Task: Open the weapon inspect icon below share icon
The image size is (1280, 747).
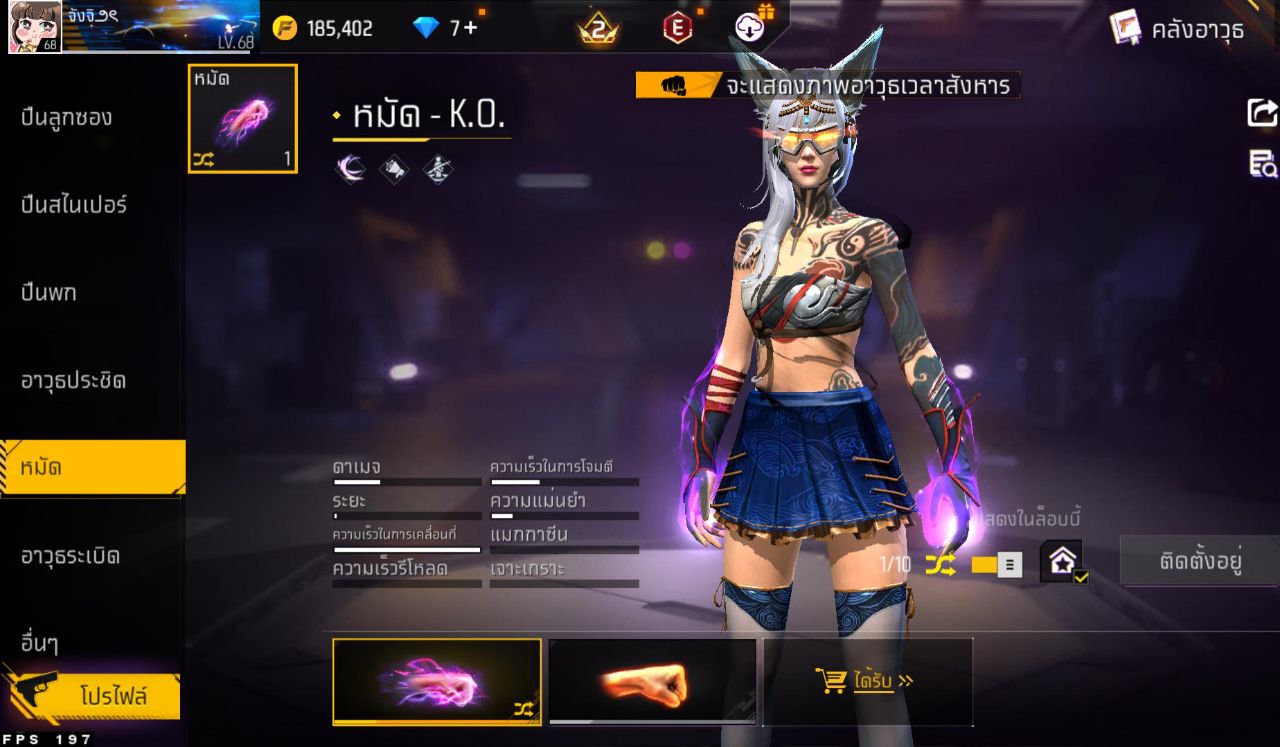Action: click(x=1264, y=163)
